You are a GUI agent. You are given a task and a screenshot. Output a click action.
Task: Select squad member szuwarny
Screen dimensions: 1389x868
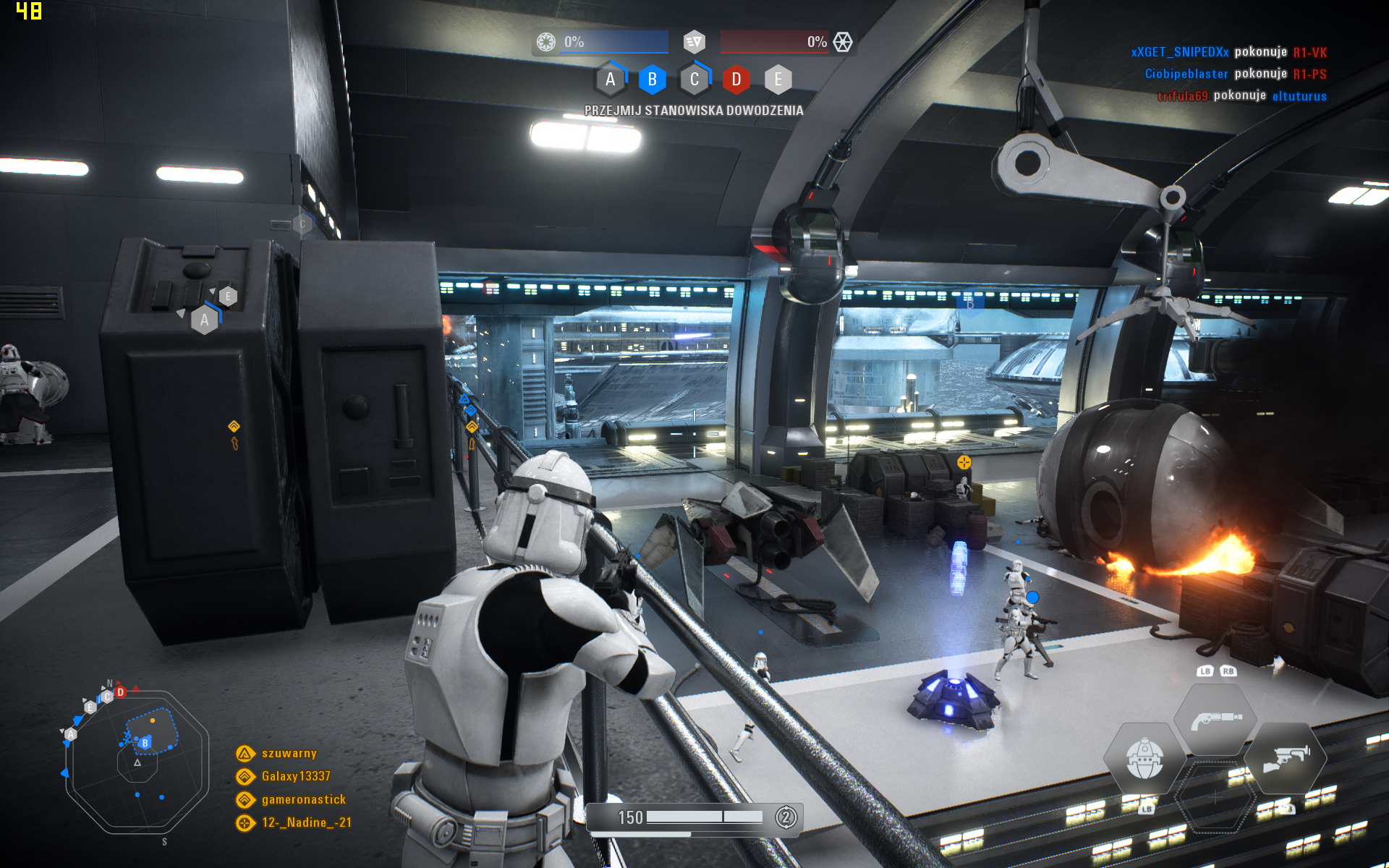(x=289, y=754)
